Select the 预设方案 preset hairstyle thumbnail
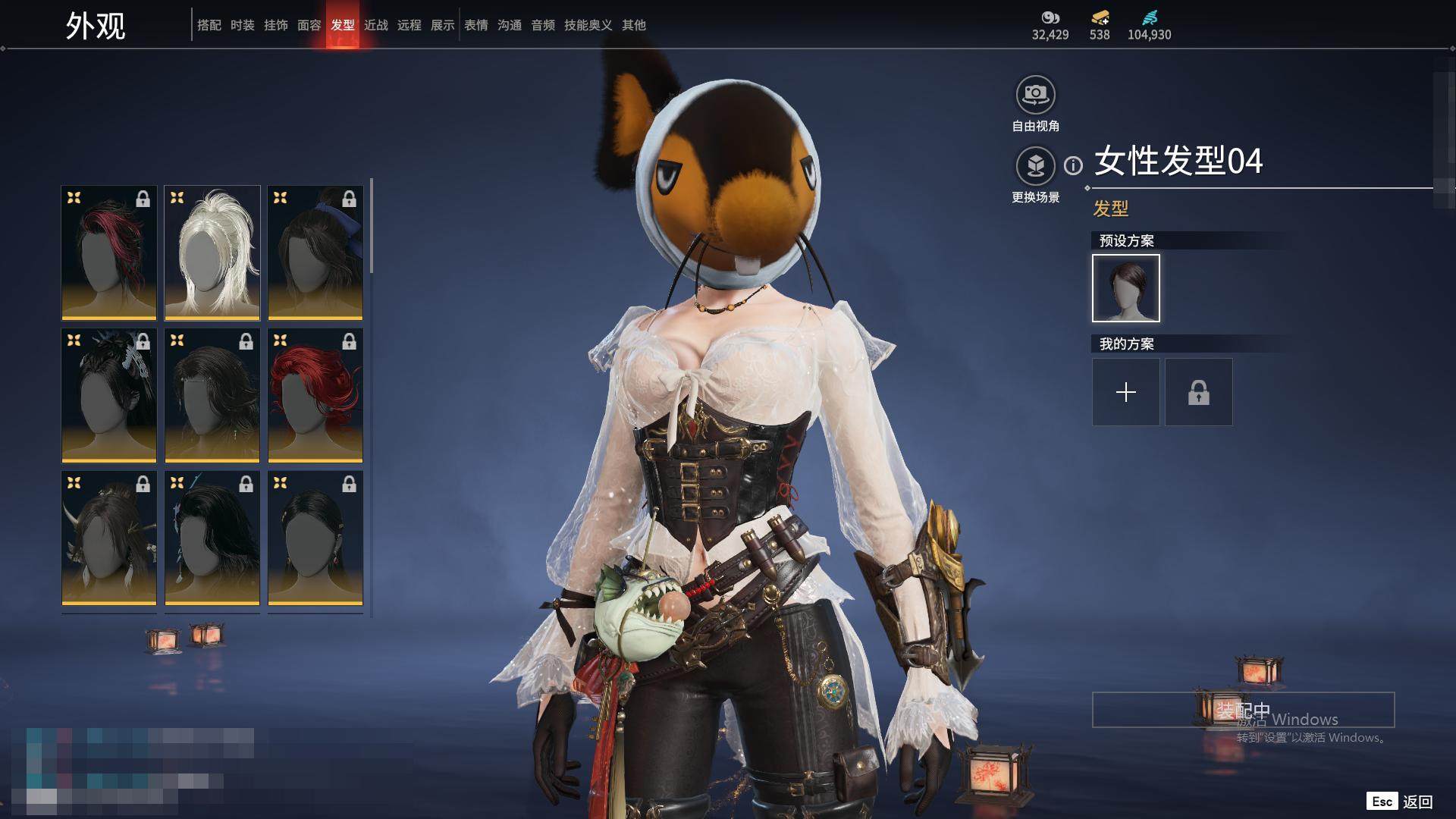This screenshot has height=819, width=1456. click(x=1125, y=288)
